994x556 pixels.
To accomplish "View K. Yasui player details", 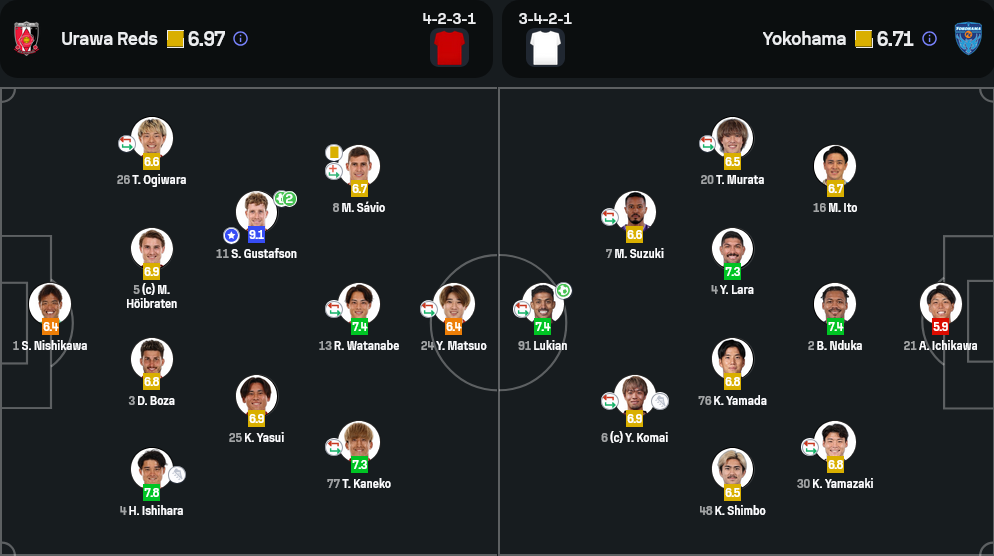I will 257,396.
